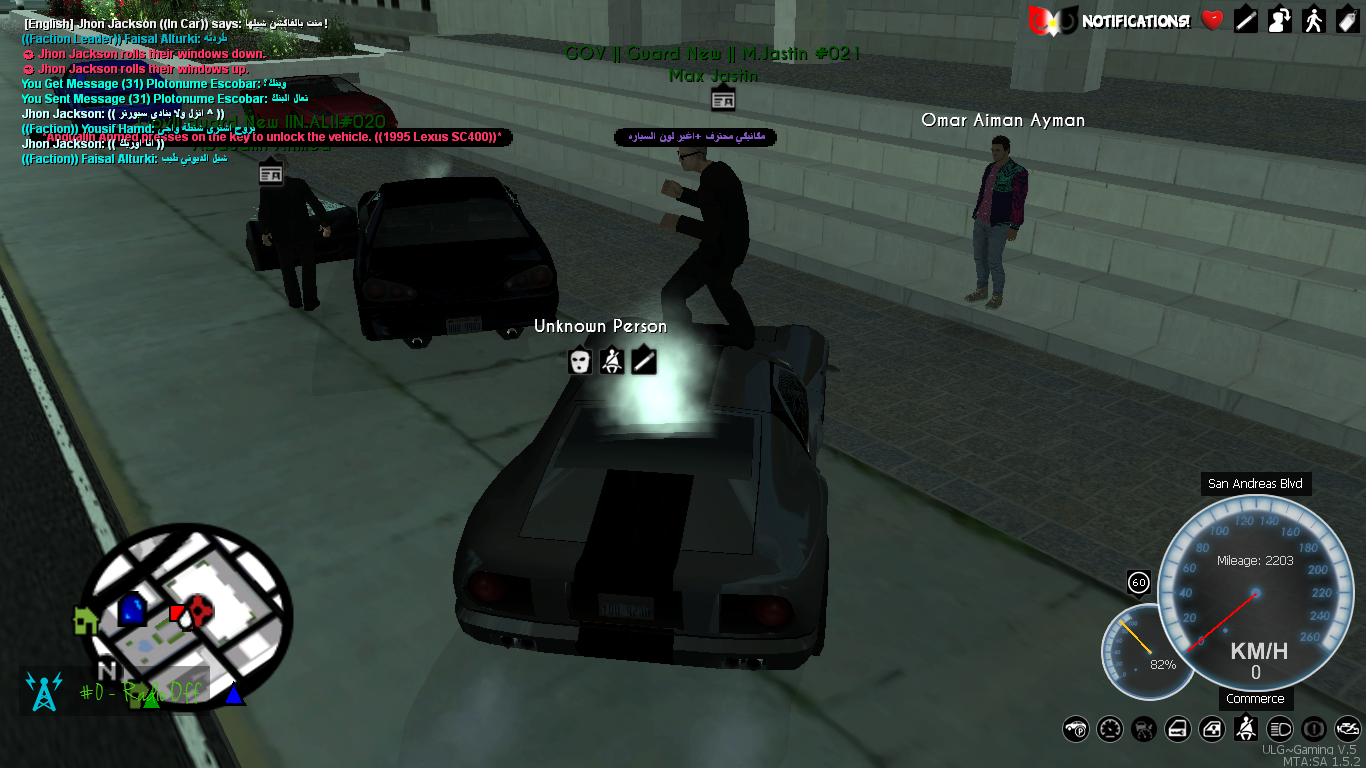The image size is (1366, 768).
Task: Click the blue police badge map marker
Action: coord(132,609)
